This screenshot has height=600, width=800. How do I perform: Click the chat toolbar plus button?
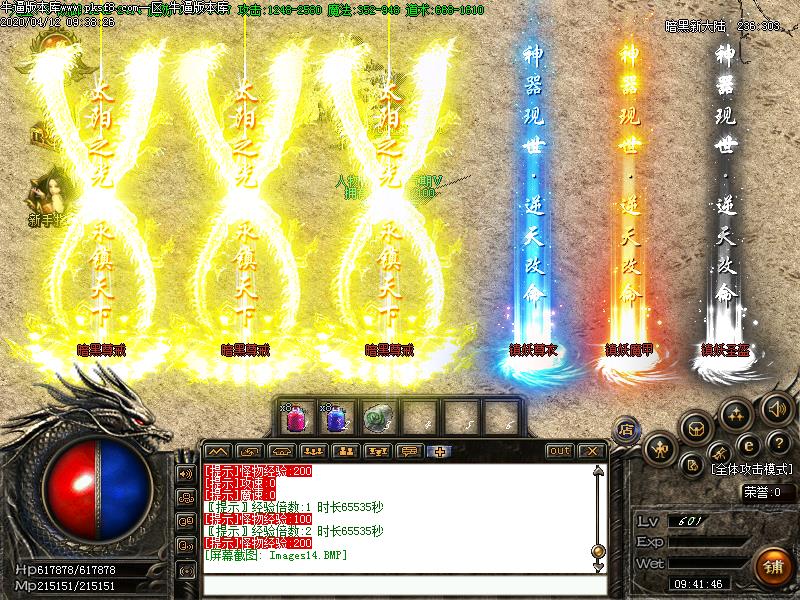437,451
